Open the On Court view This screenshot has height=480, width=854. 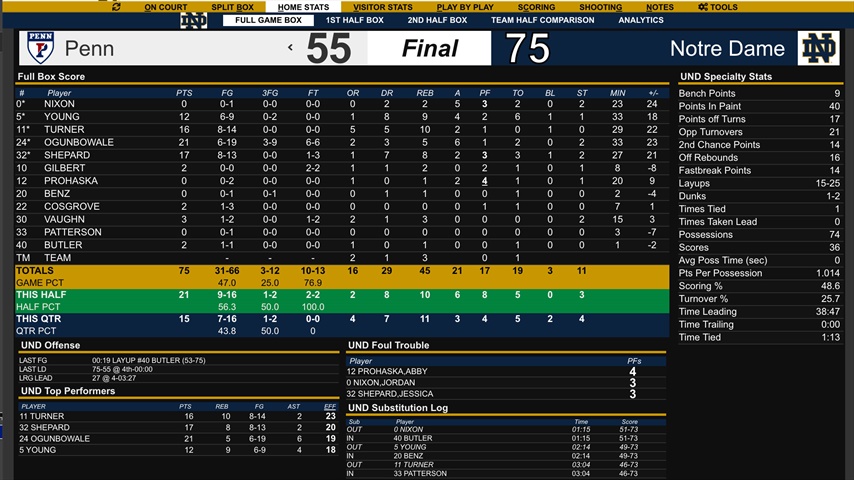[x=165, y=7]
